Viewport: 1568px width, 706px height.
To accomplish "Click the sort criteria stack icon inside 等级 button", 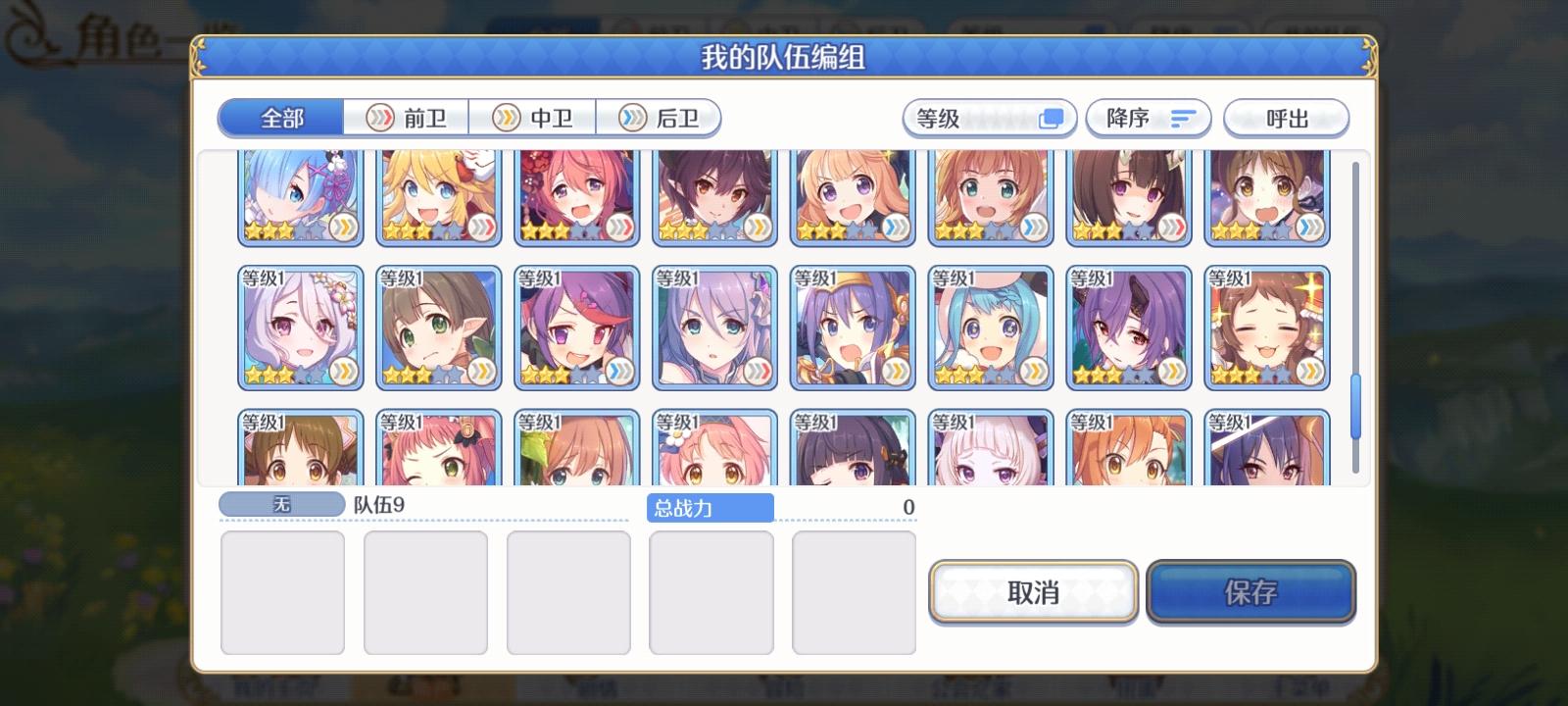I will 1053,118.
